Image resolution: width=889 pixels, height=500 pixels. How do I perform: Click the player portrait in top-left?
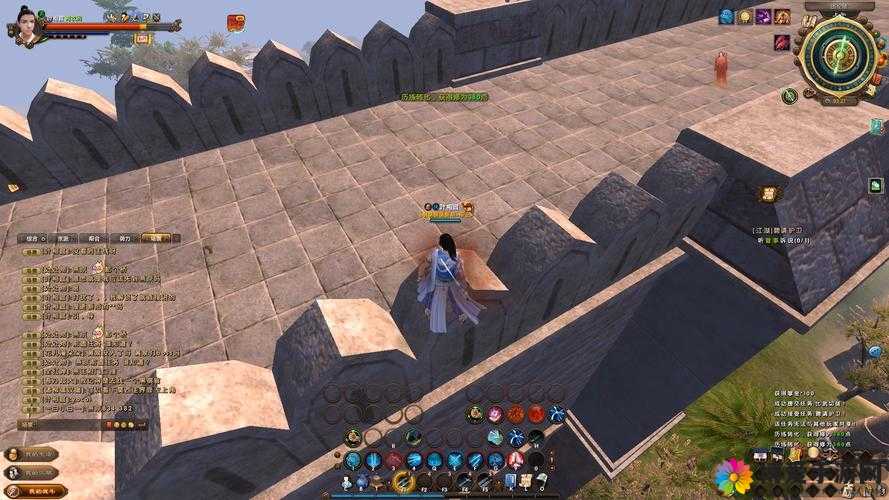click(x=26, y=25)
